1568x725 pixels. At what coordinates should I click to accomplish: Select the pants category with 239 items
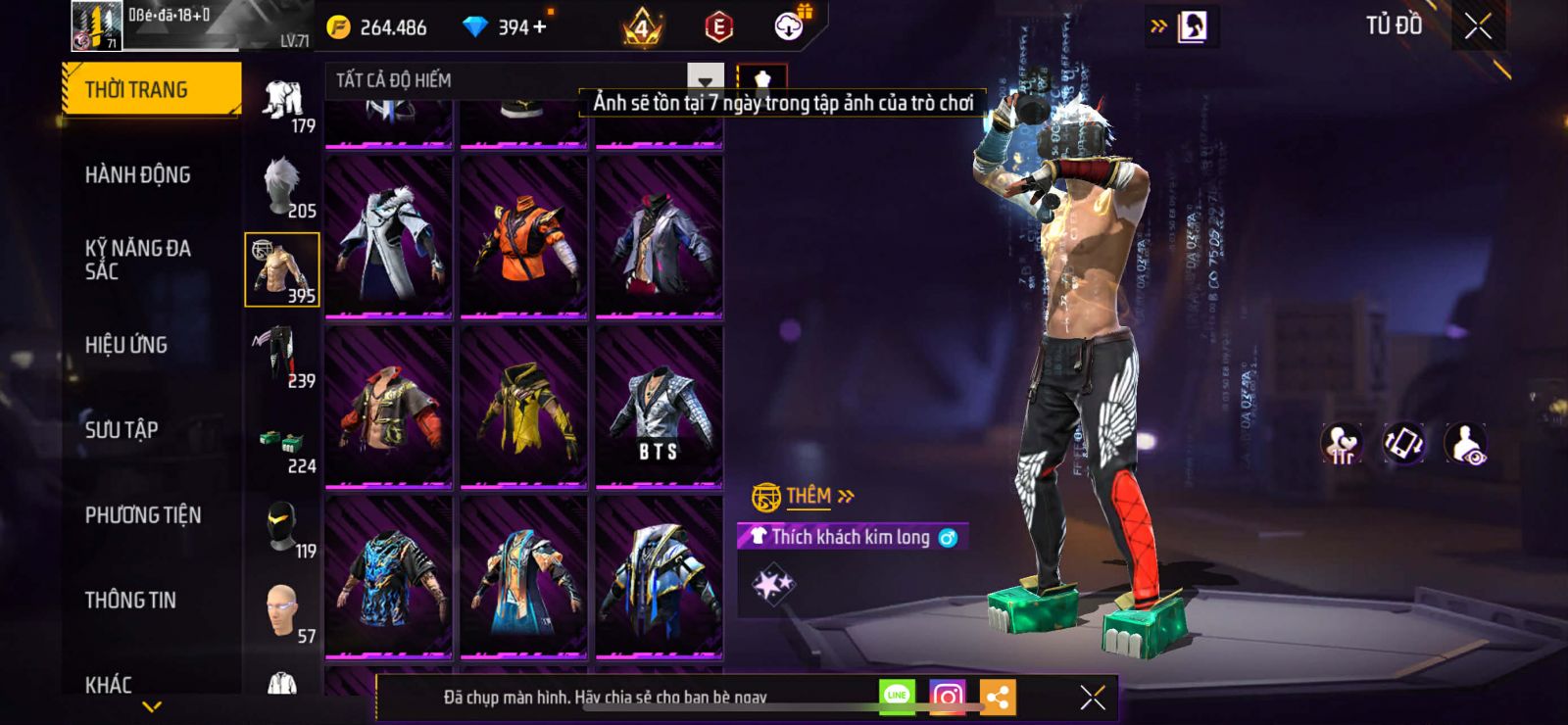tap(282, 355)
